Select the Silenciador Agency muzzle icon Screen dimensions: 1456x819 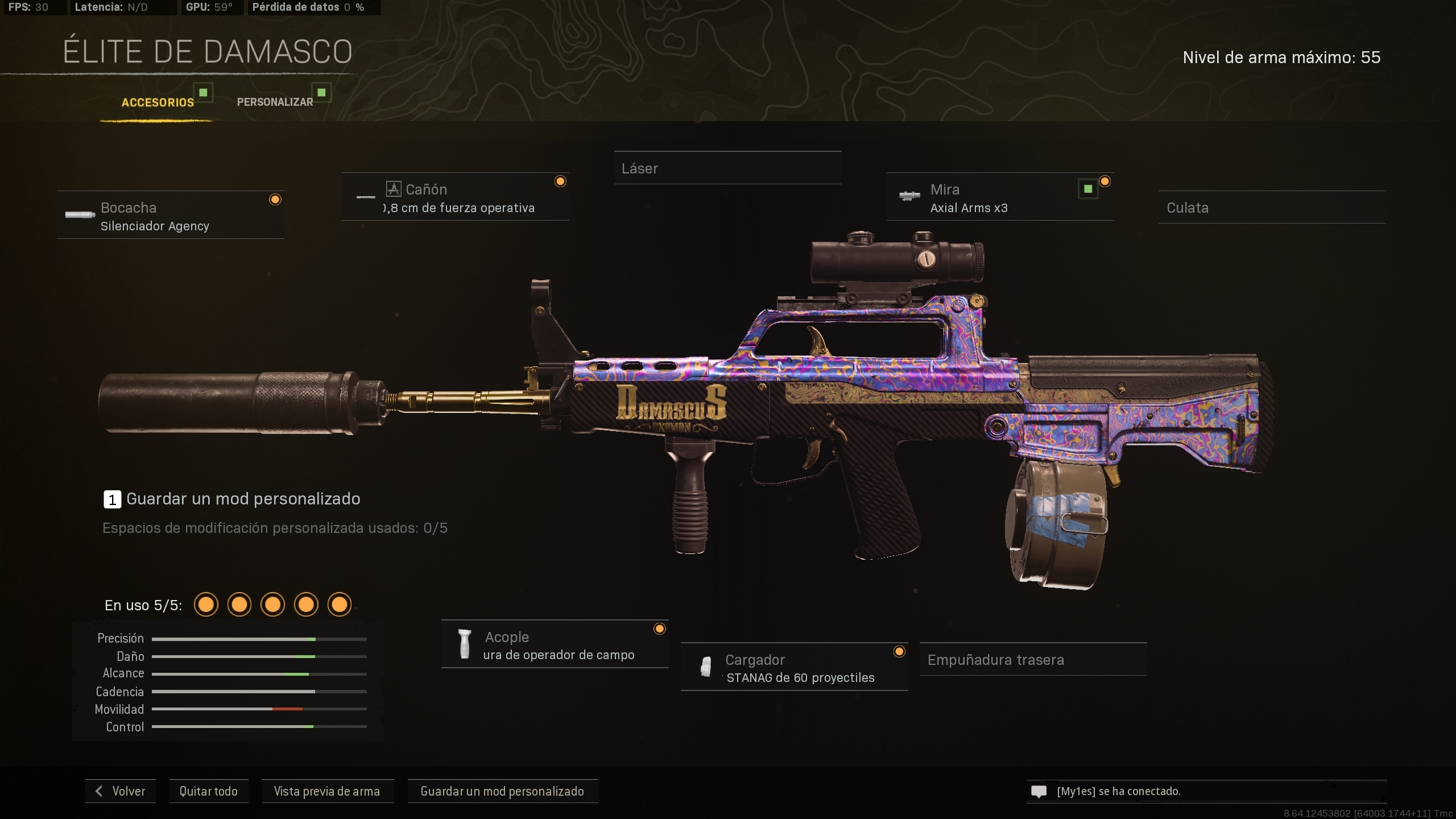(81, 216)
